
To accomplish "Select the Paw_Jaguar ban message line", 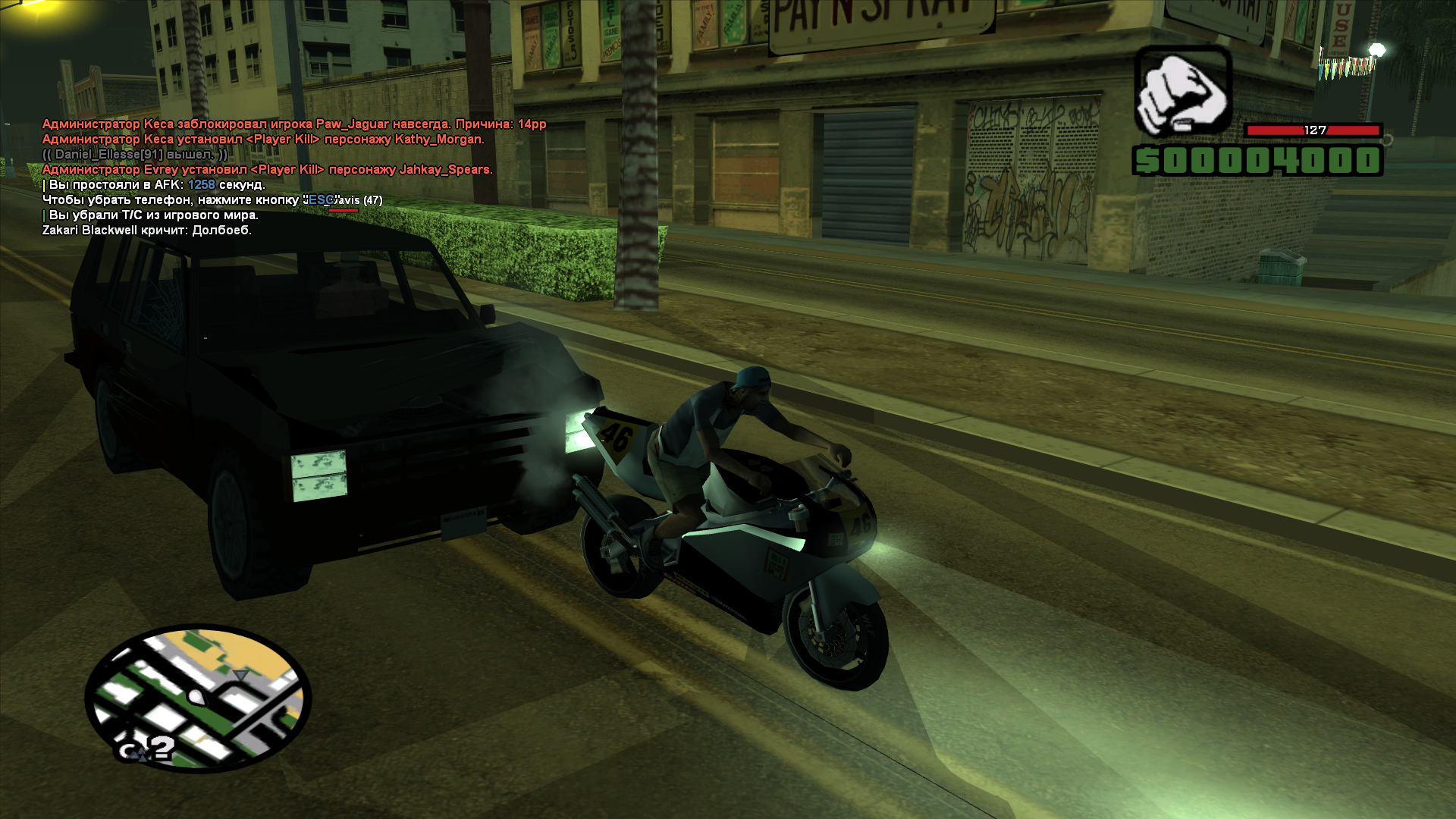I will 293,124.
